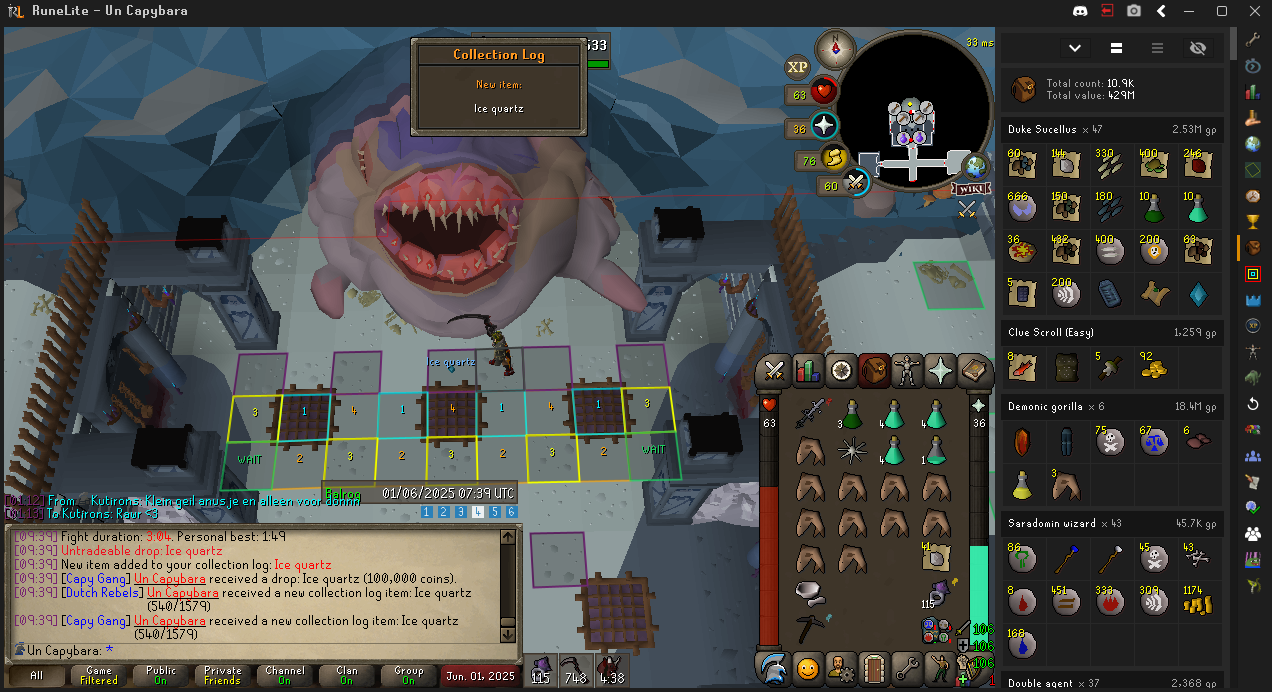This screenshot has width=1272, height=692.
Task: Select the pickaxe in the inventory
Action: 809,630
